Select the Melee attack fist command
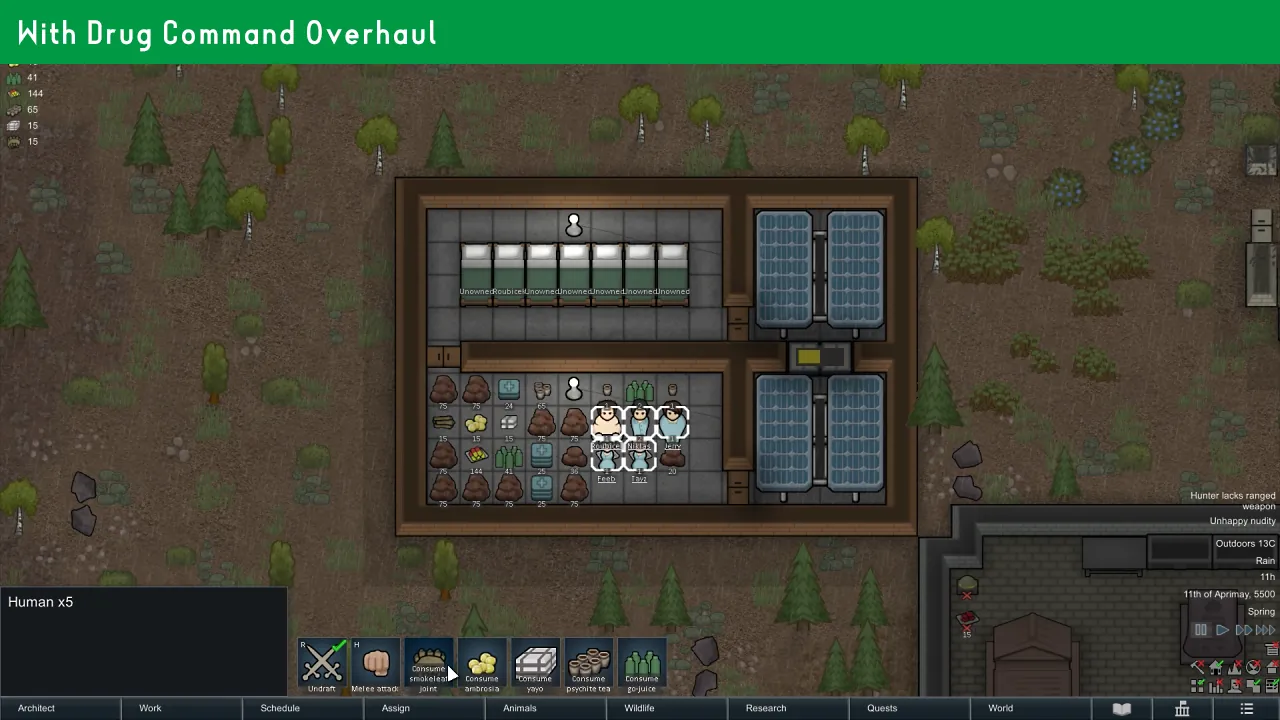The width and height of the screenshot is (1280, 720). pyautogui.click(x=375, y=665)
